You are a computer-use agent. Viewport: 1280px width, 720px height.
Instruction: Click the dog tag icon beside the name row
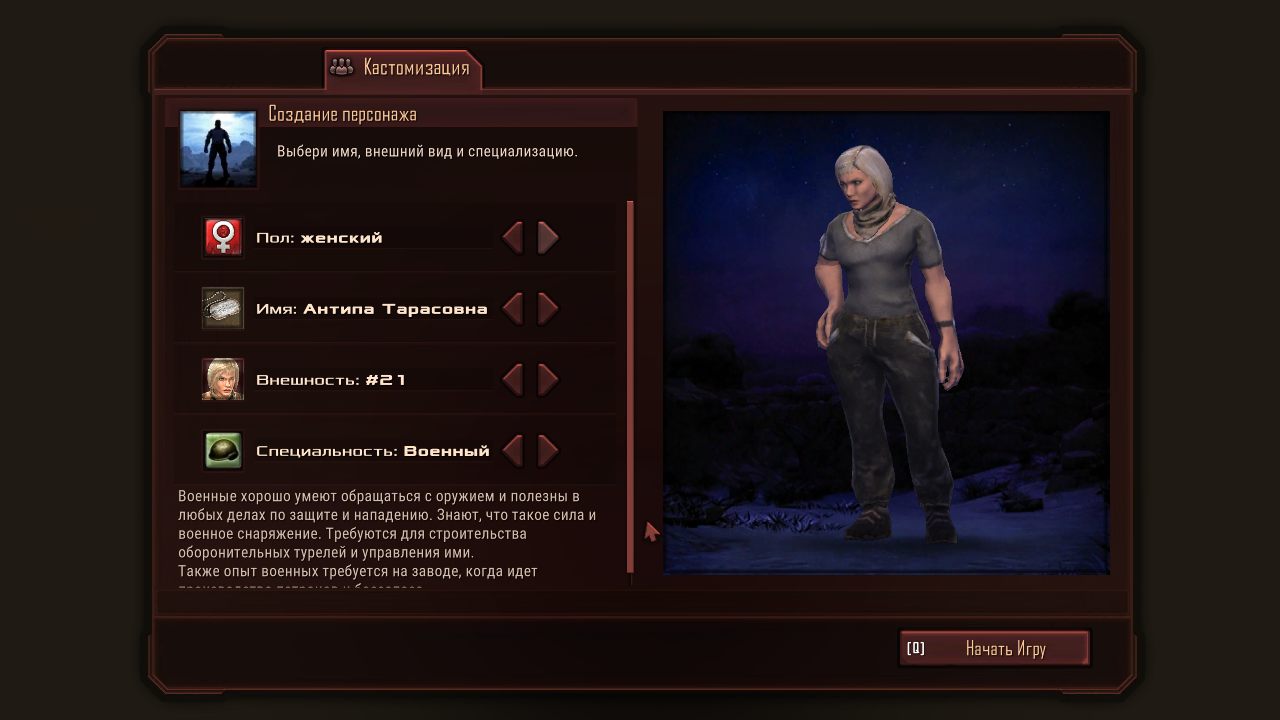(x=221, y=308)
